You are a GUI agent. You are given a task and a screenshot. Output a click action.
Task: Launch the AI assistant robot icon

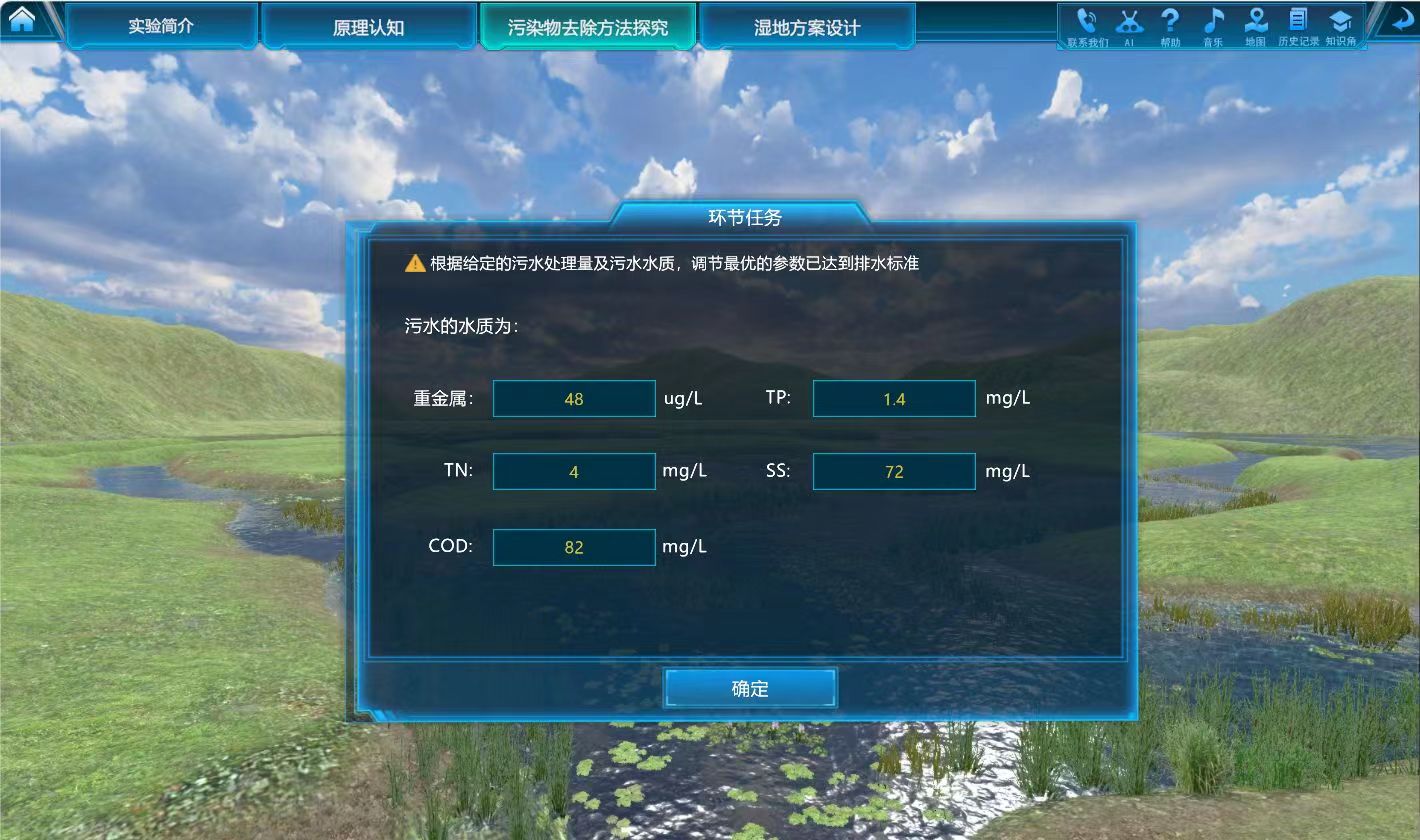tap(1129, 25)
